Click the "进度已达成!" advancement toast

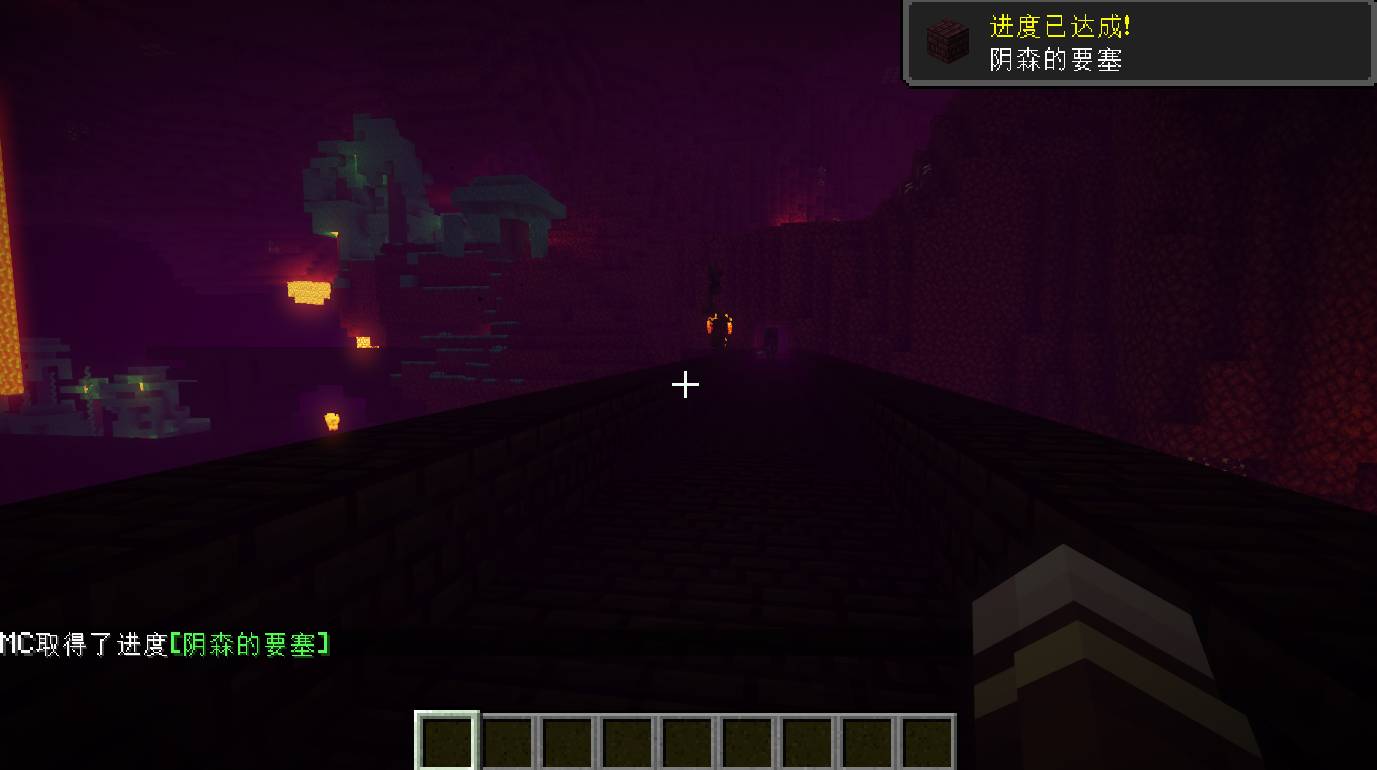coord(1138,42)
